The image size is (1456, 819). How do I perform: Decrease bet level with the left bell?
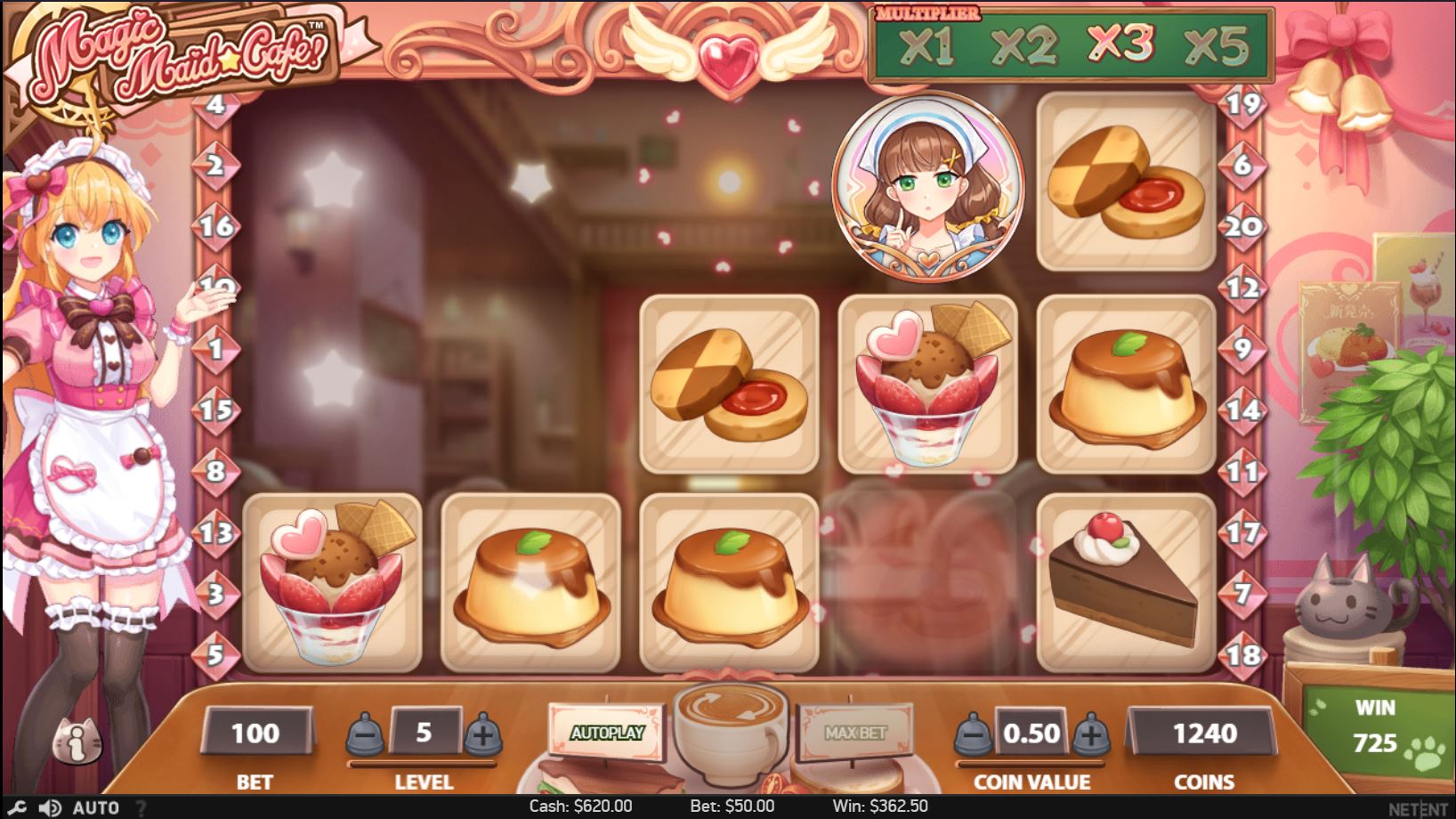[366, 735]
